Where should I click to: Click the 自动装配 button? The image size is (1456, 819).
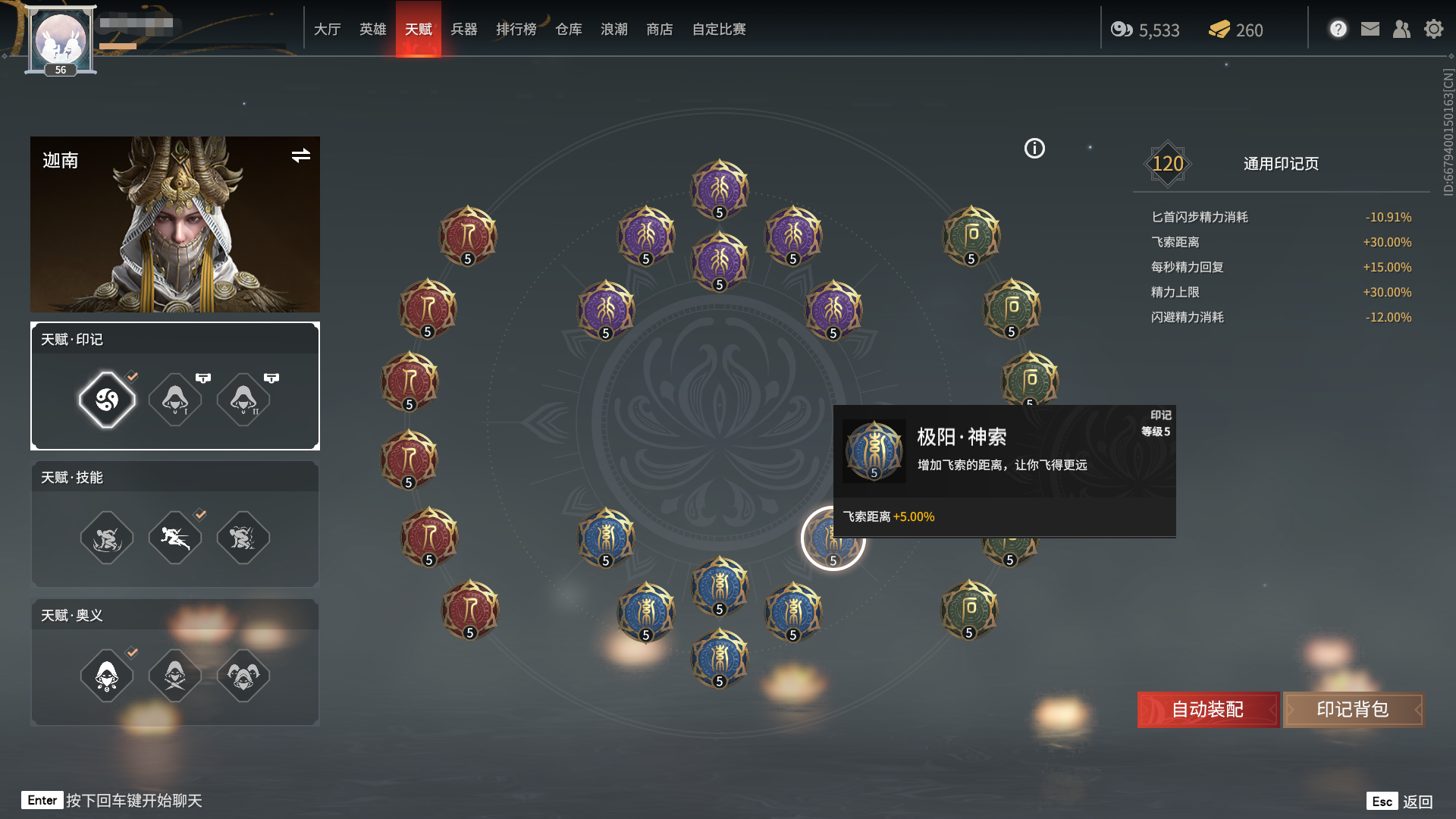pyautogui.click(x=1207, y=710)
